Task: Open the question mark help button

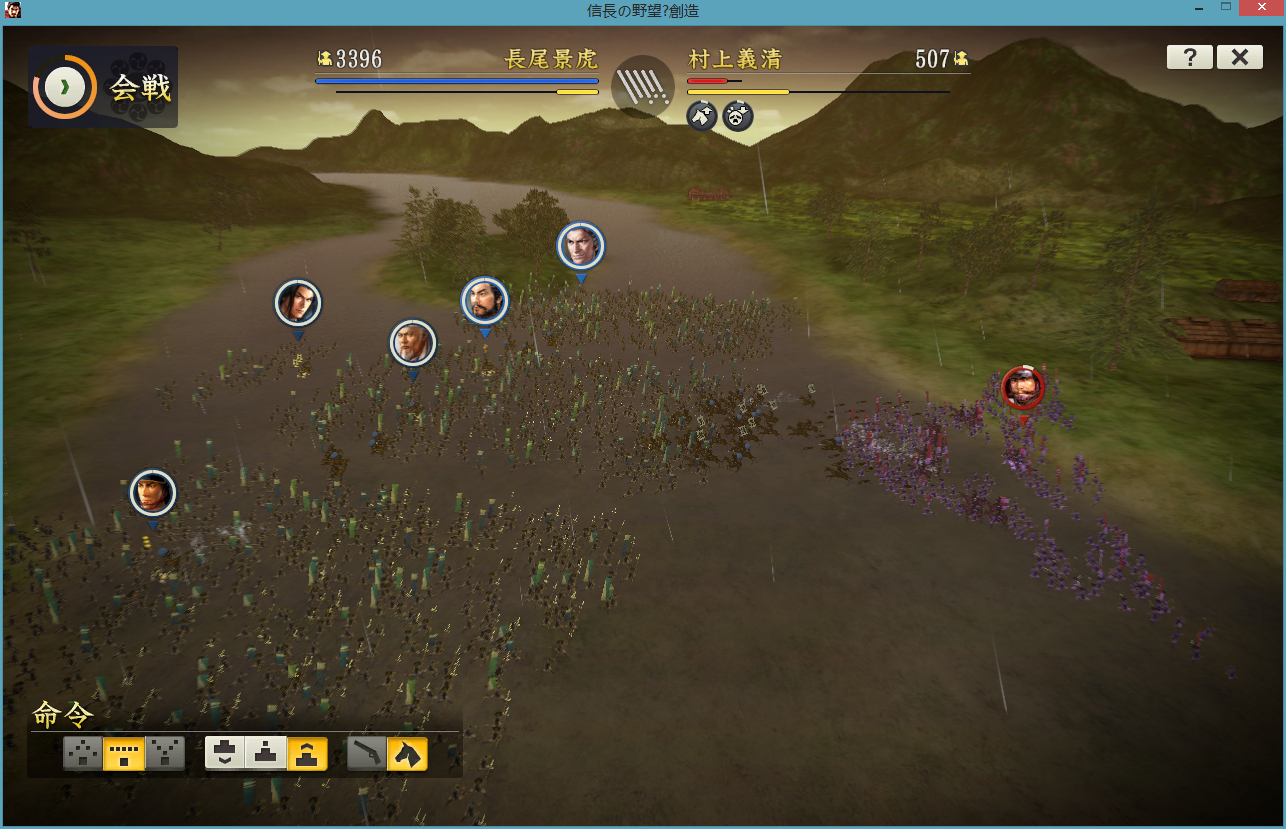Action: point(1189,57)
